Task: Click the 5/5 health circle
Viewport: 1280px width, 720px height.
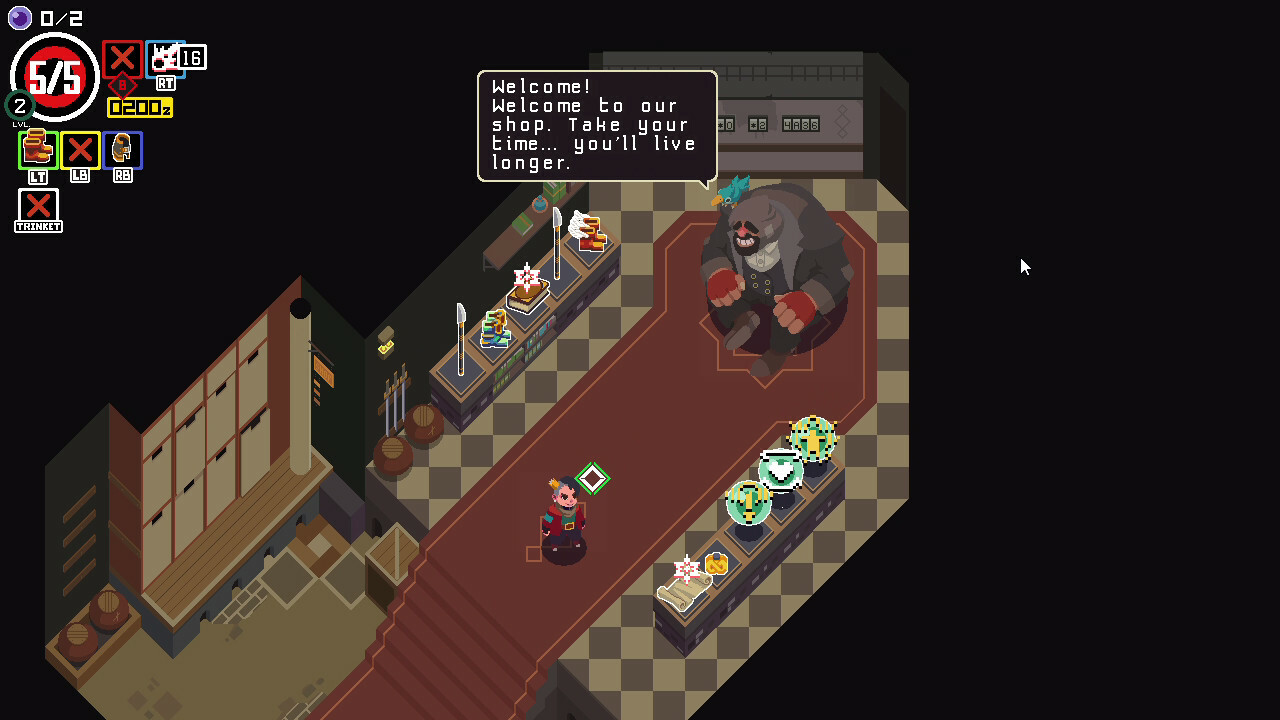Action: pos(54,76)
